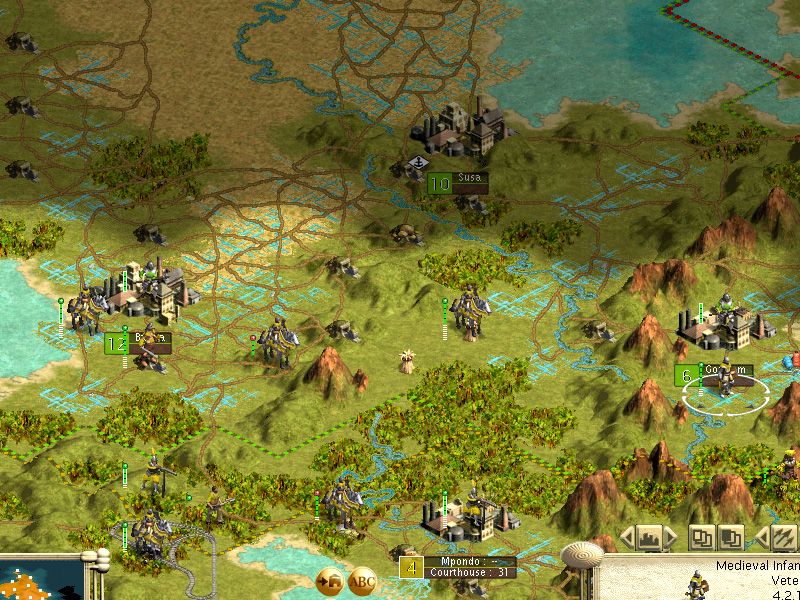Go to previous city with left arrow beside skyline

[627, 538]
